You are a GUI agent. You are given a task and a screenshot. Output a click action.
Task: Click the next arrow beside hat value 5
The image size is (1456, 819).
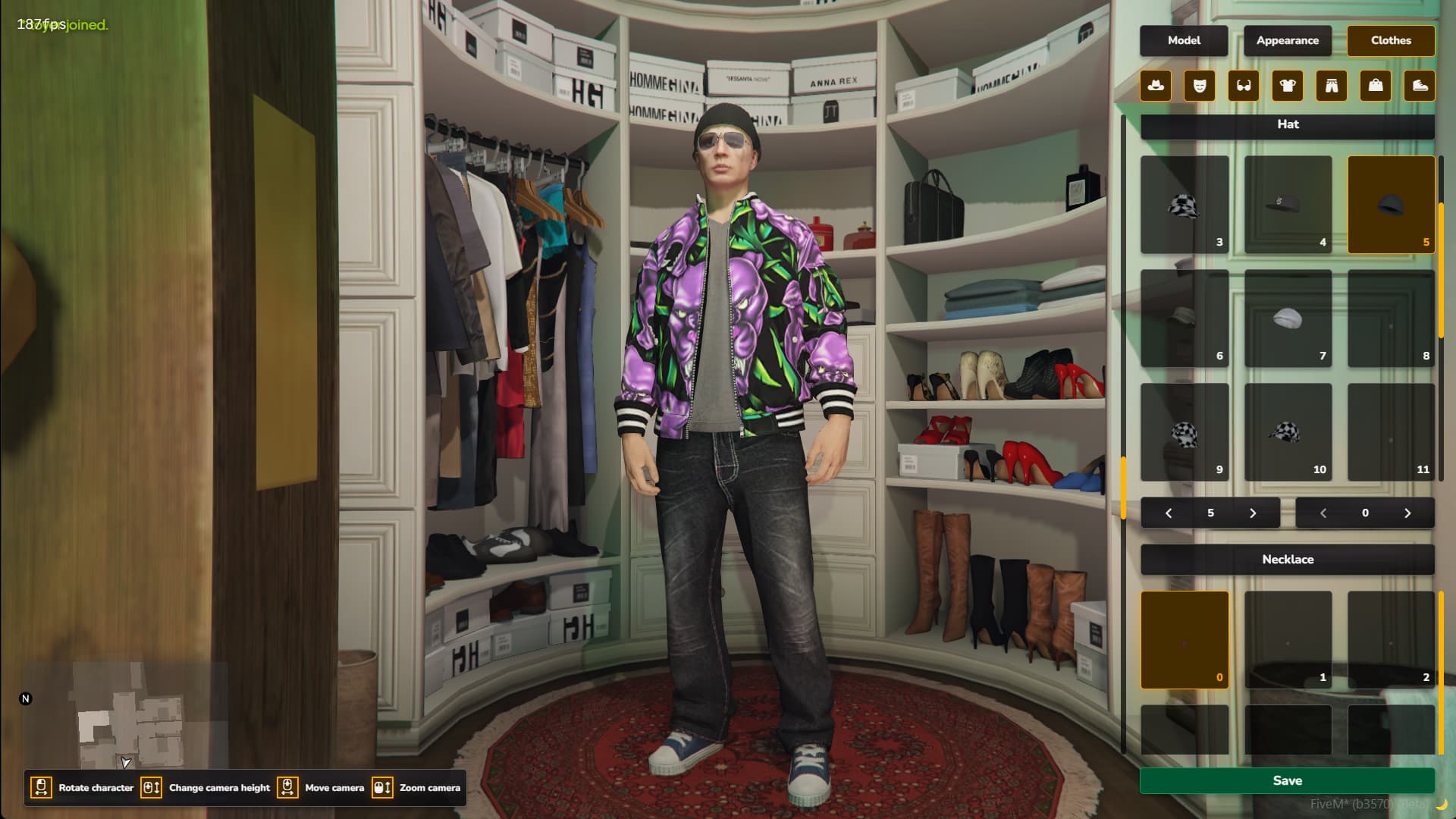tap(1253, 513)
